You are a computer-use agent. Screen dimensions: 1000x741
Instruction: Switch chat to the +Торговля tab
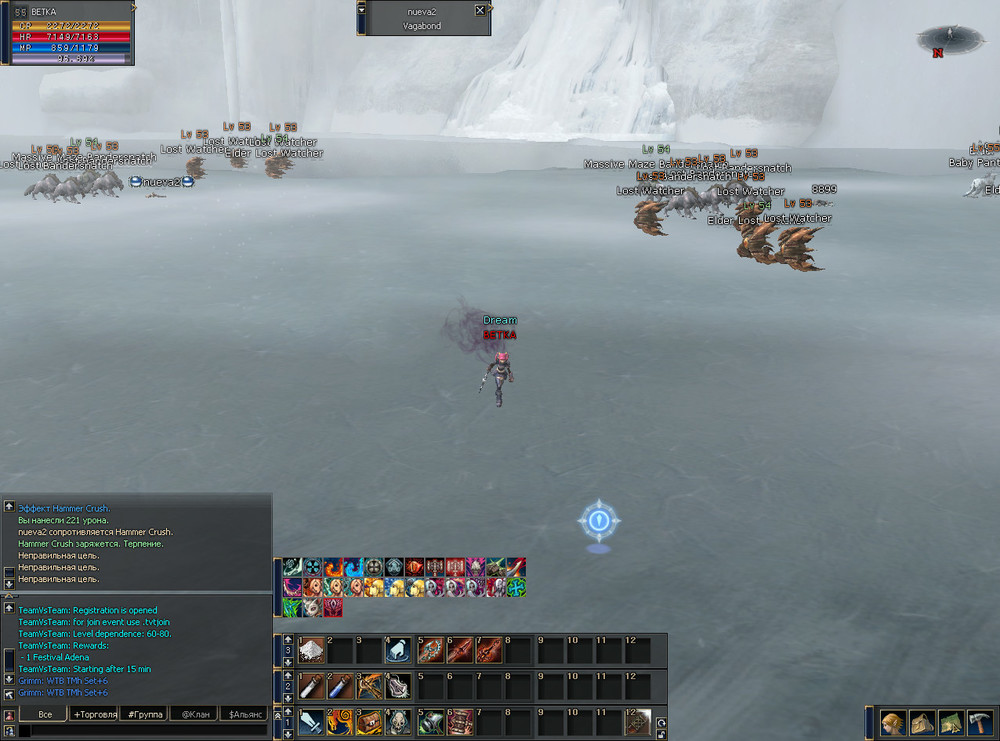93,714
